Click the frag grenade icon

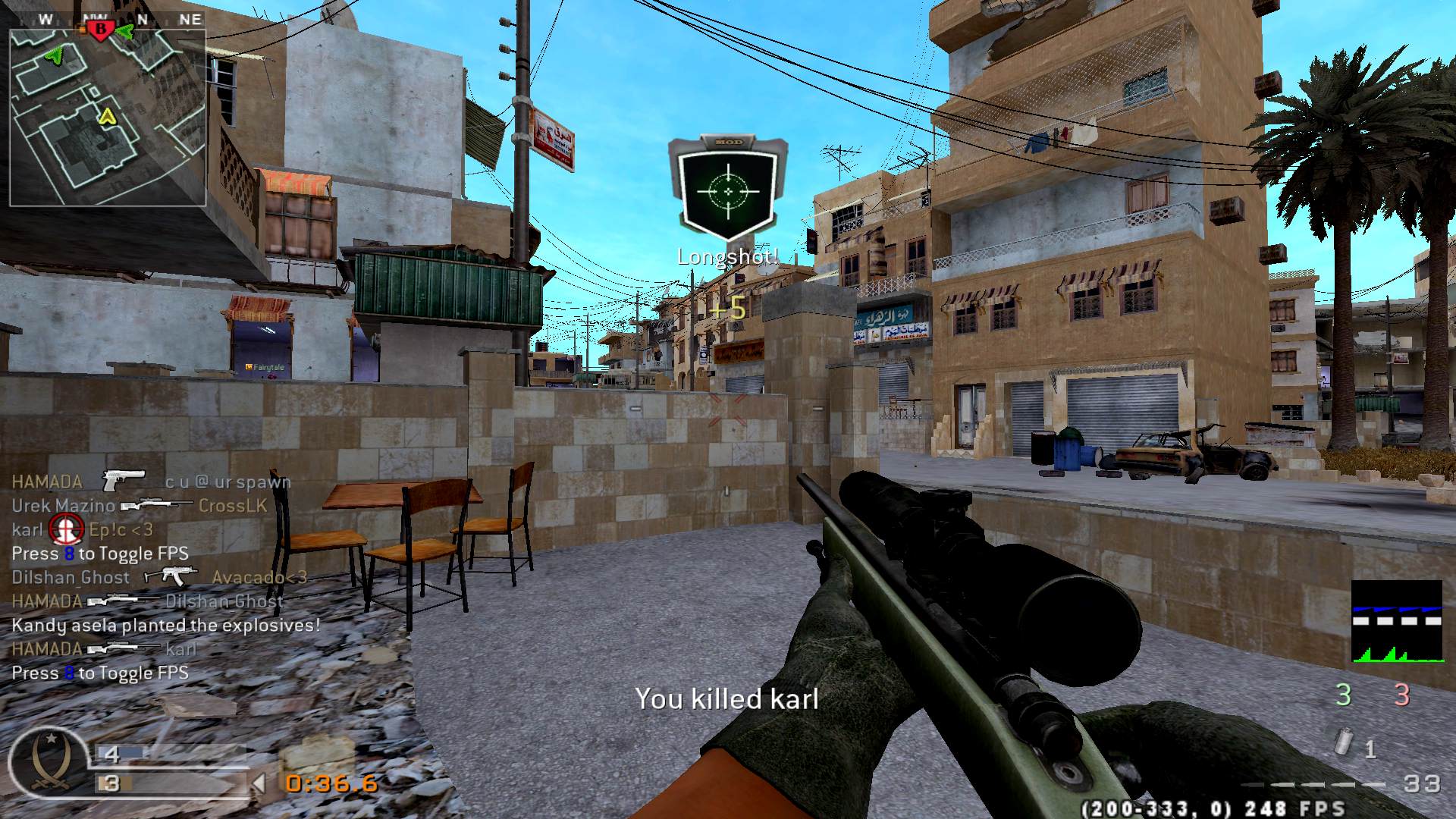[x=1345, y=743]
